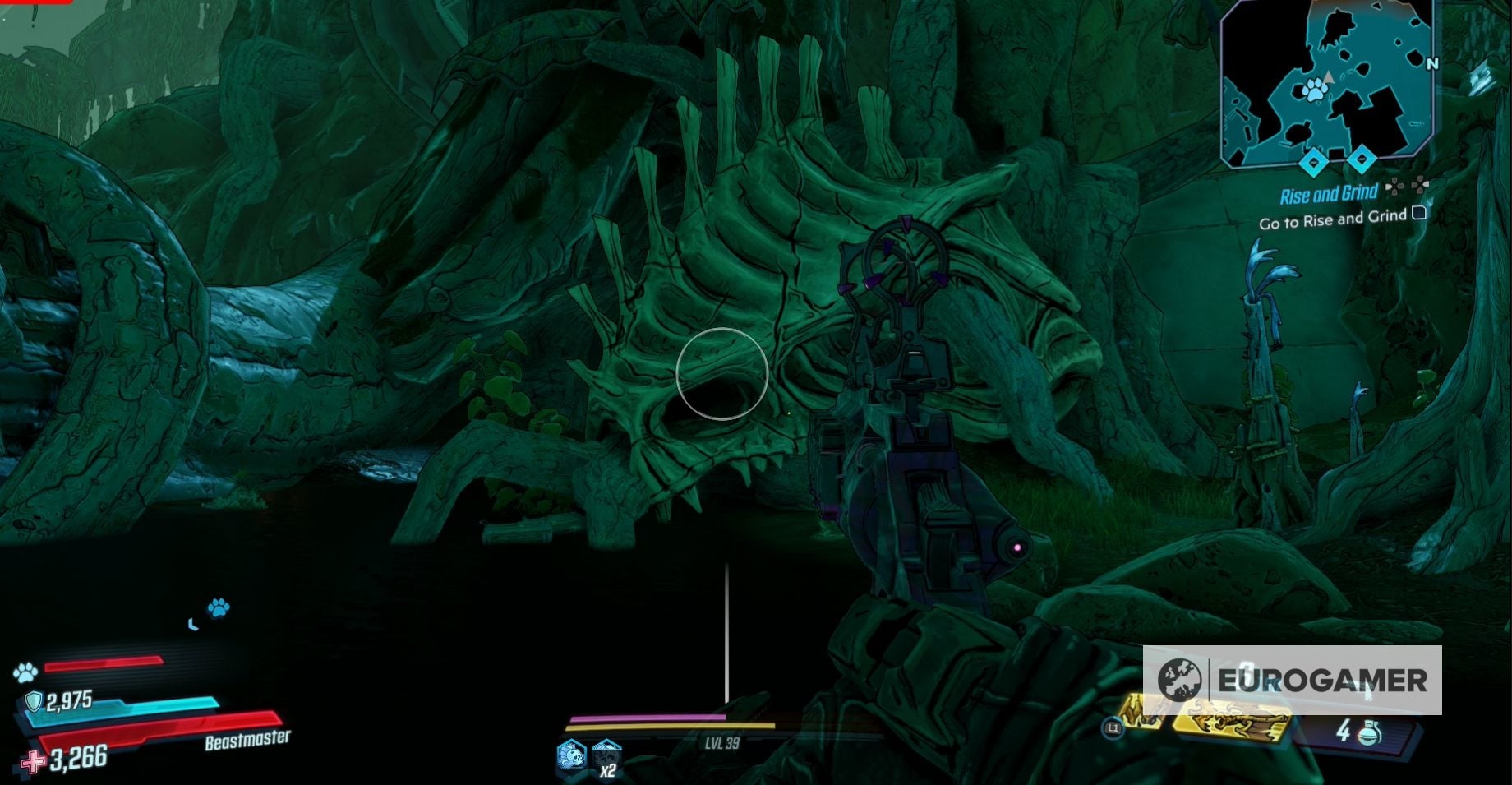Screen dimensions: 1512x785
Task: Toggle the left diamond waypoint under minimap
Action: tap(1314, 162)
